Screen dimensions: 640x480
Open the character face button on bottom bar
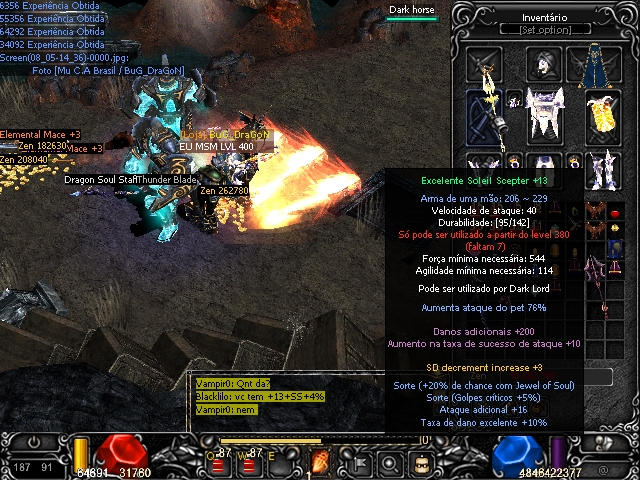coord(422,462)
